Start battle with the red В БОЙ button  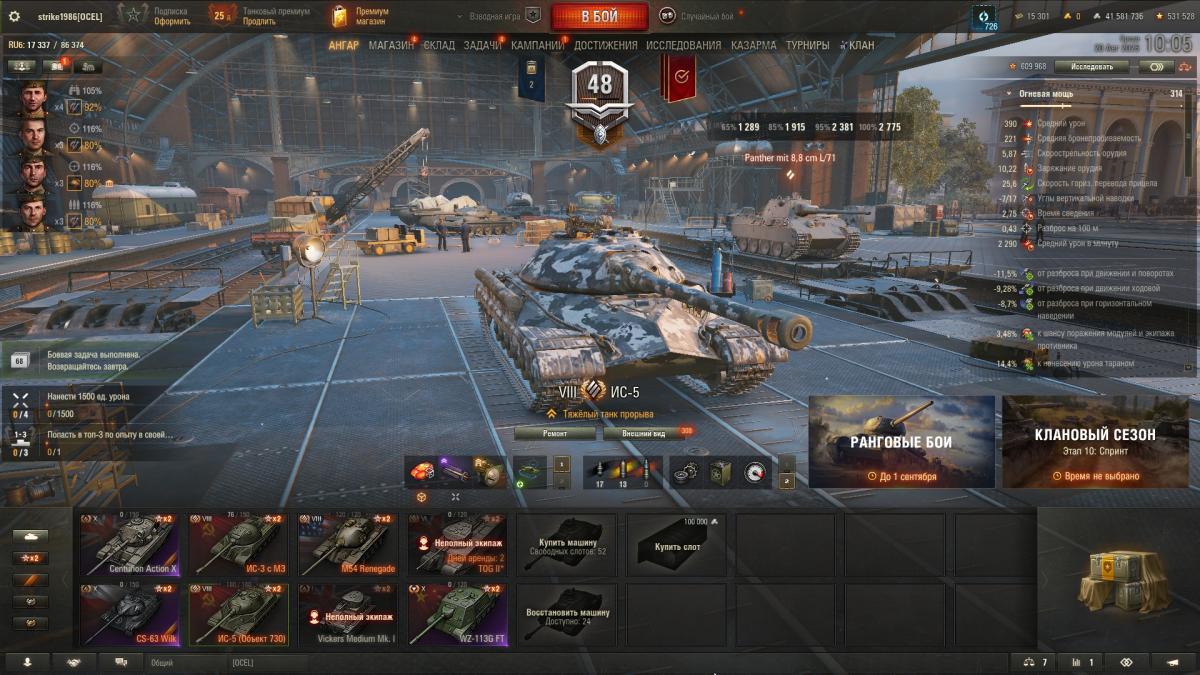[x=599, y=16]
